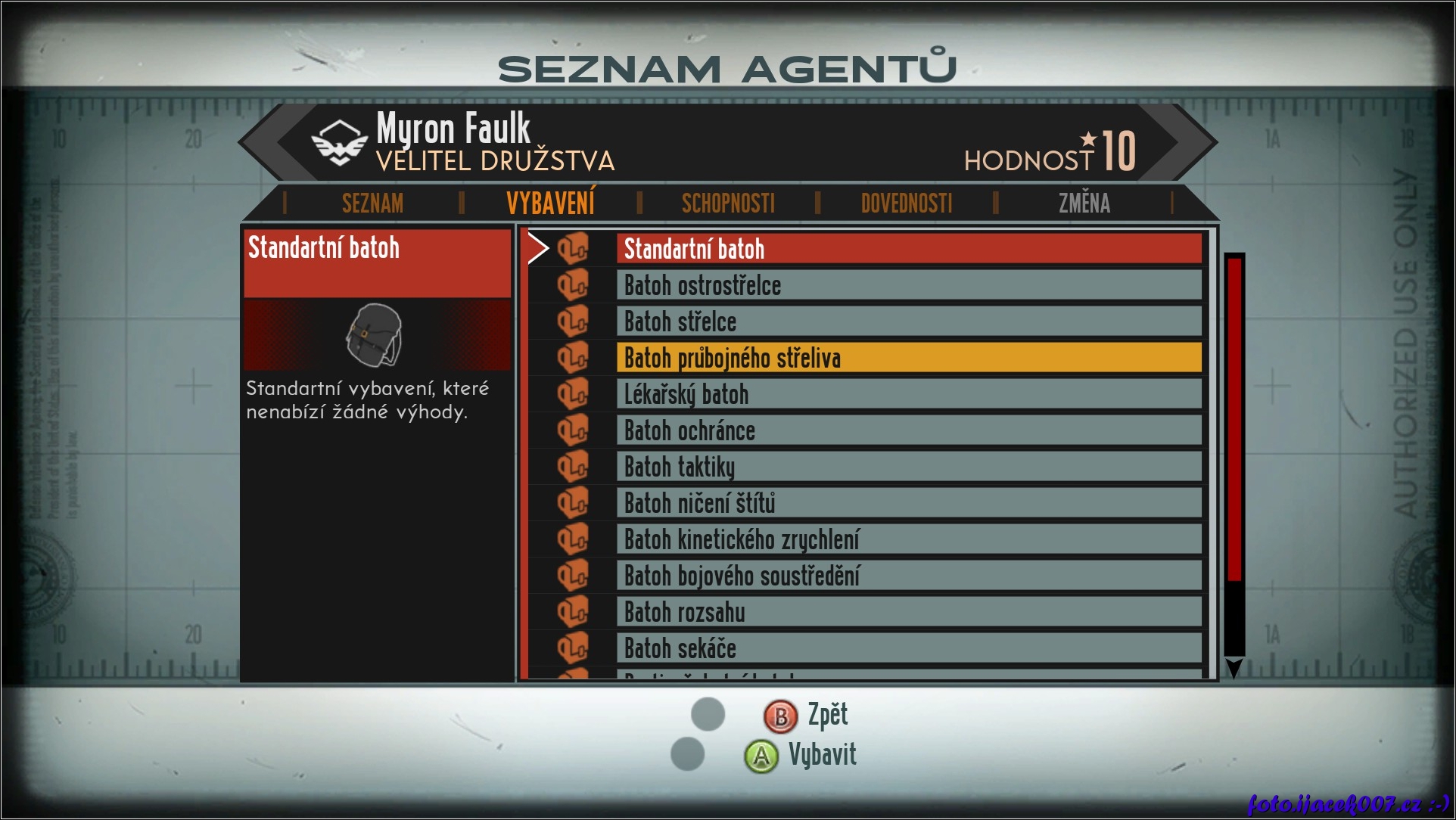This screenshot has width=1456, height=820.
Task: Select Batoh rozsahu
Action: [908, 612]
